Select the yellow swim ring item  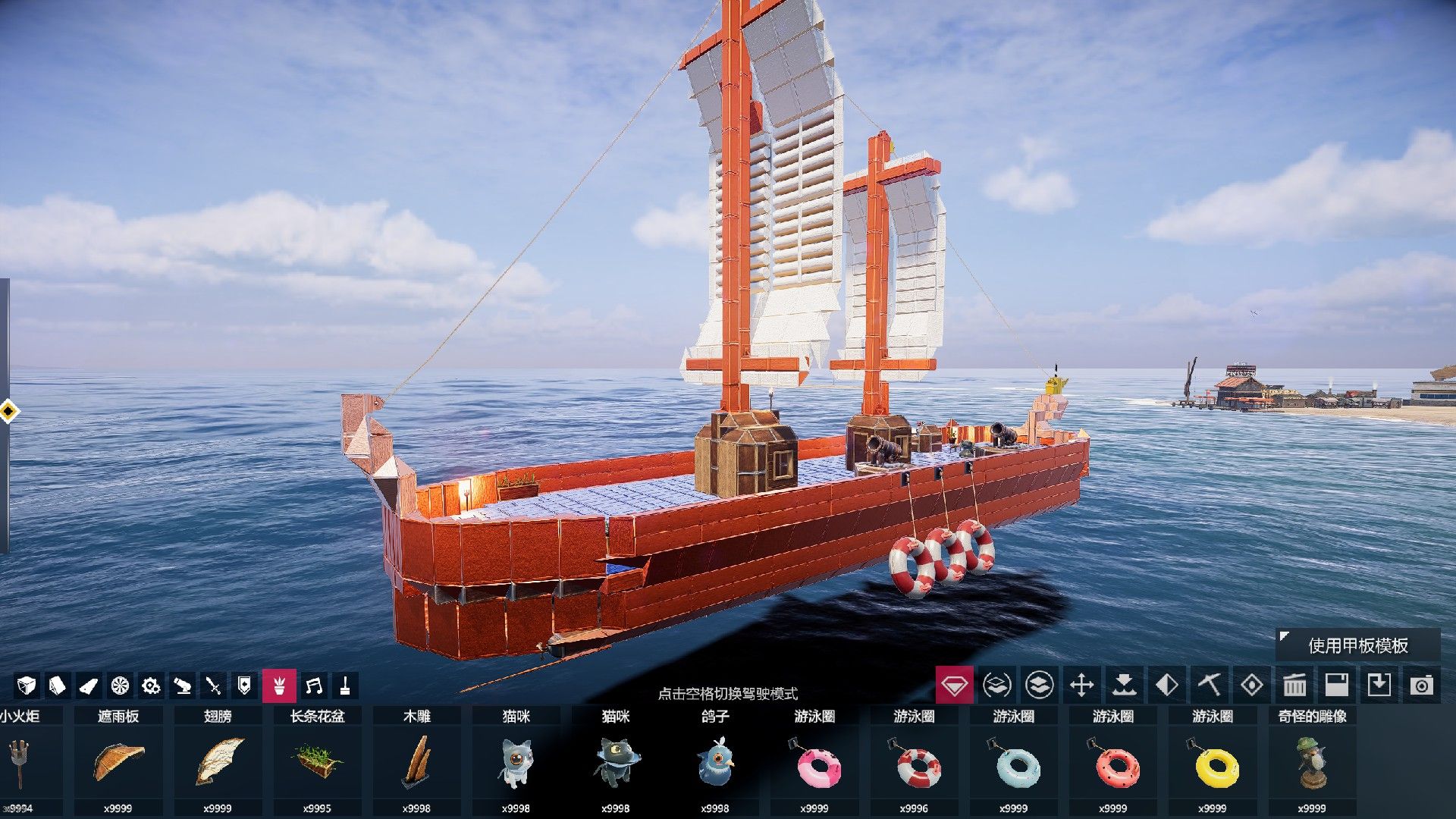point(1213,762)
